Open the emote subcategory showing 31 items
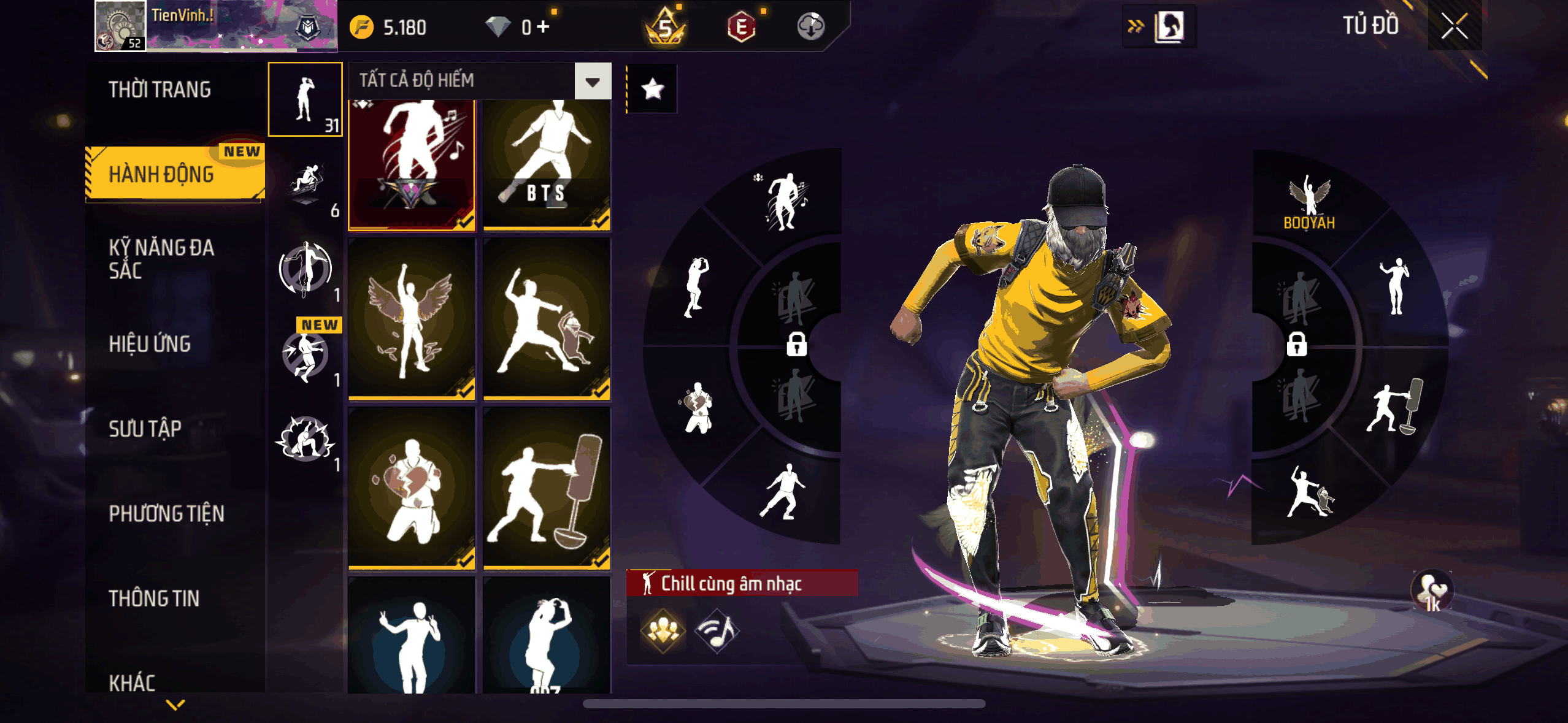The width and height of the screenshot is (1568, 723). (306, 99)
